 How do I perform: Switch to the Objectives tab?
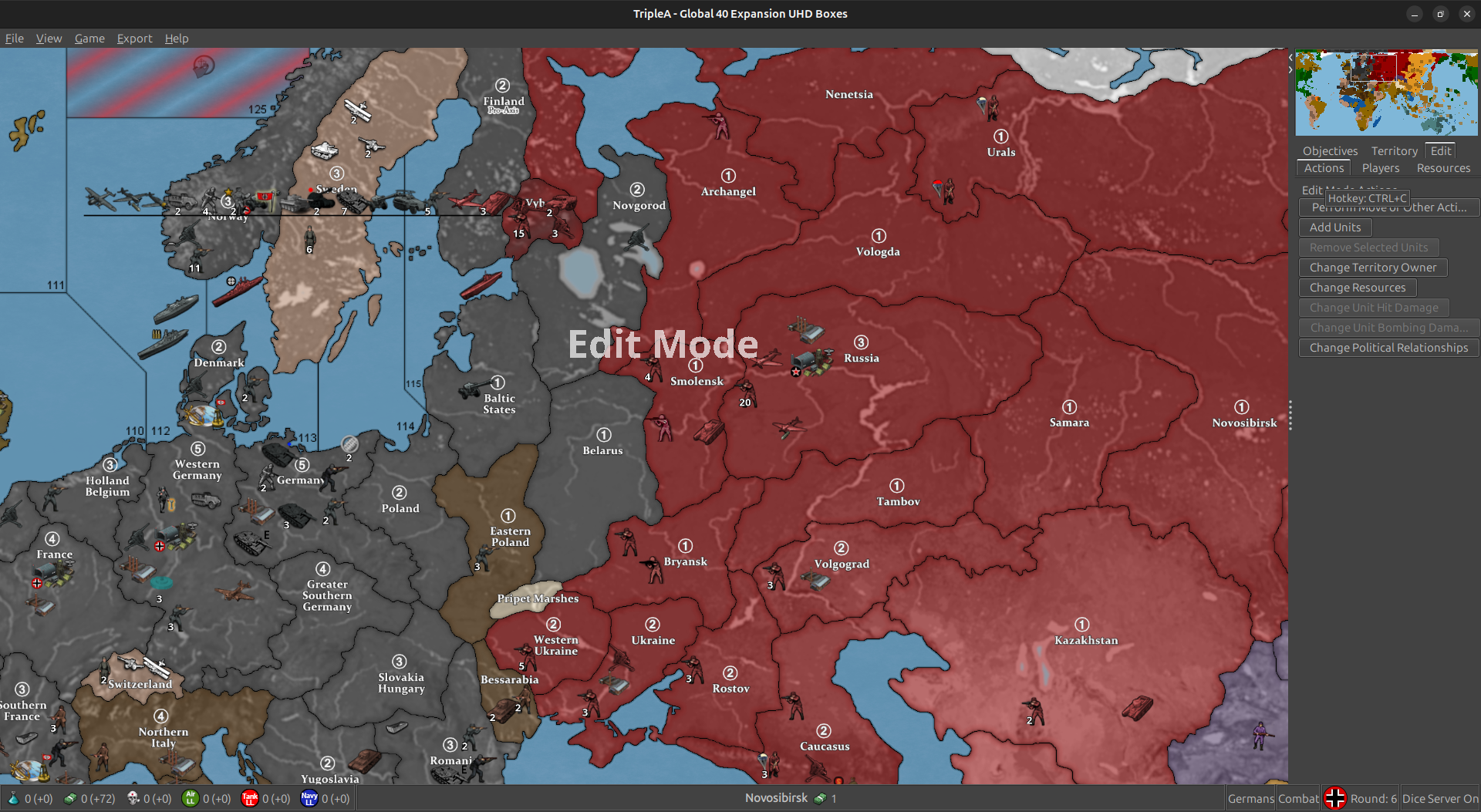coord(1329,150)
